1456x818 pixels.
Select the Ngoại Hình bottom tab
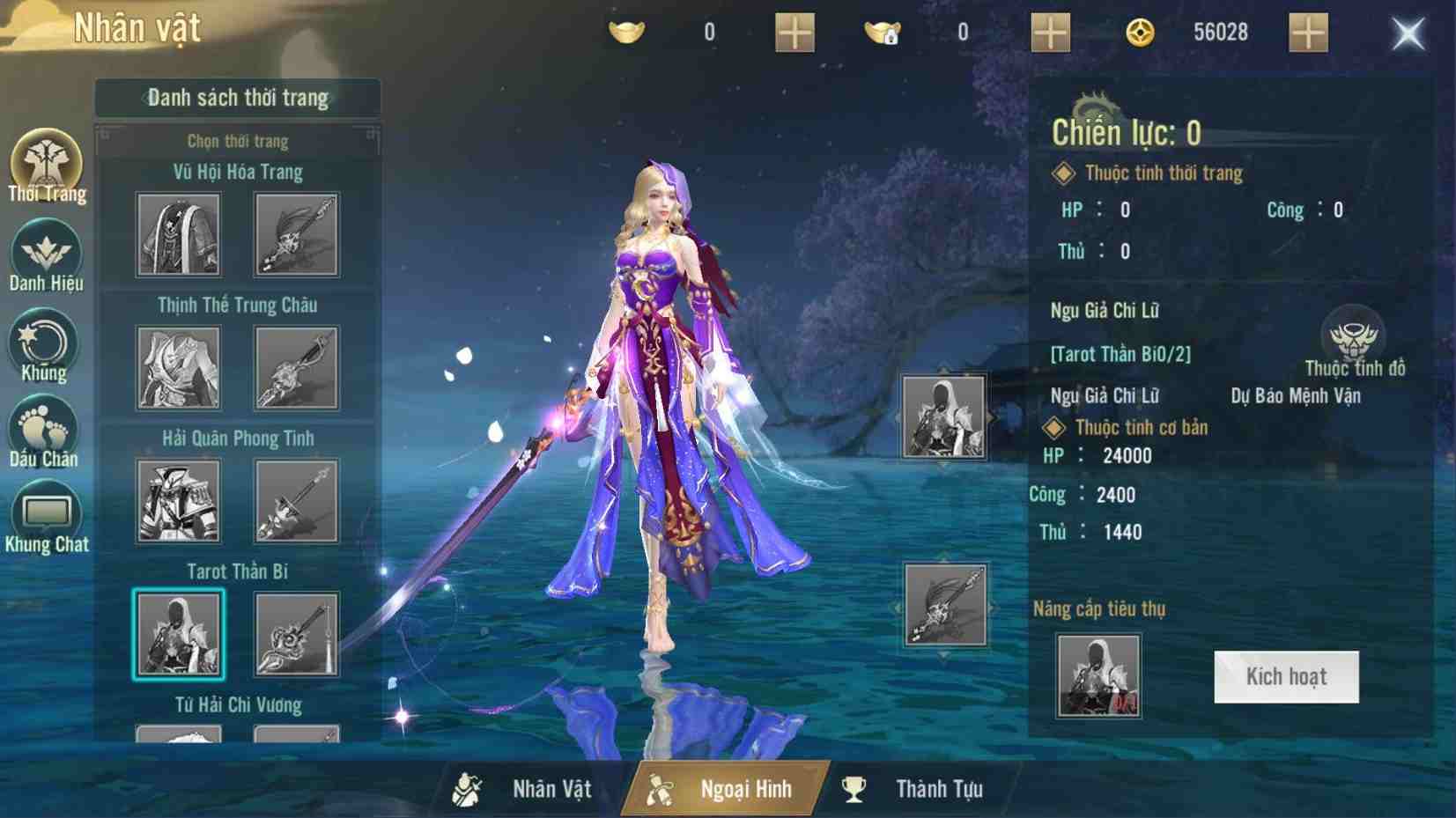724,789
